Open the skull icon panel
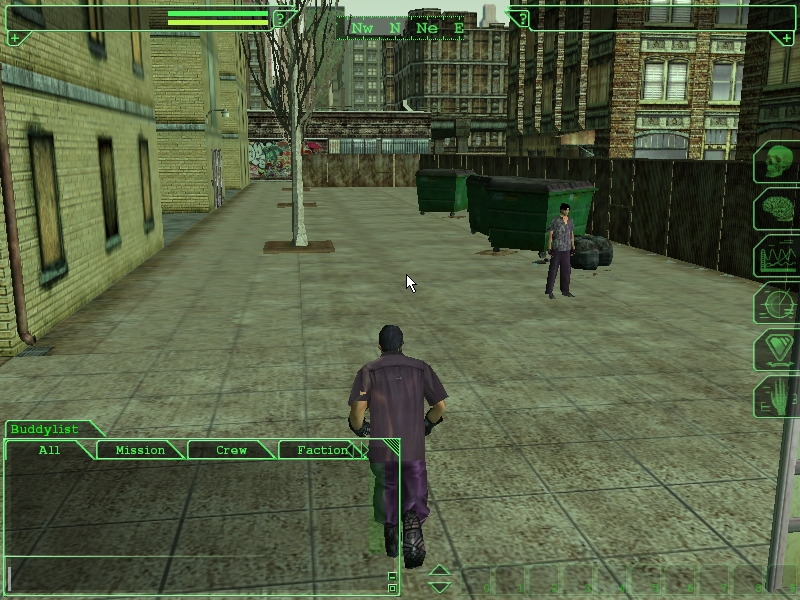 tap(776, 162)
